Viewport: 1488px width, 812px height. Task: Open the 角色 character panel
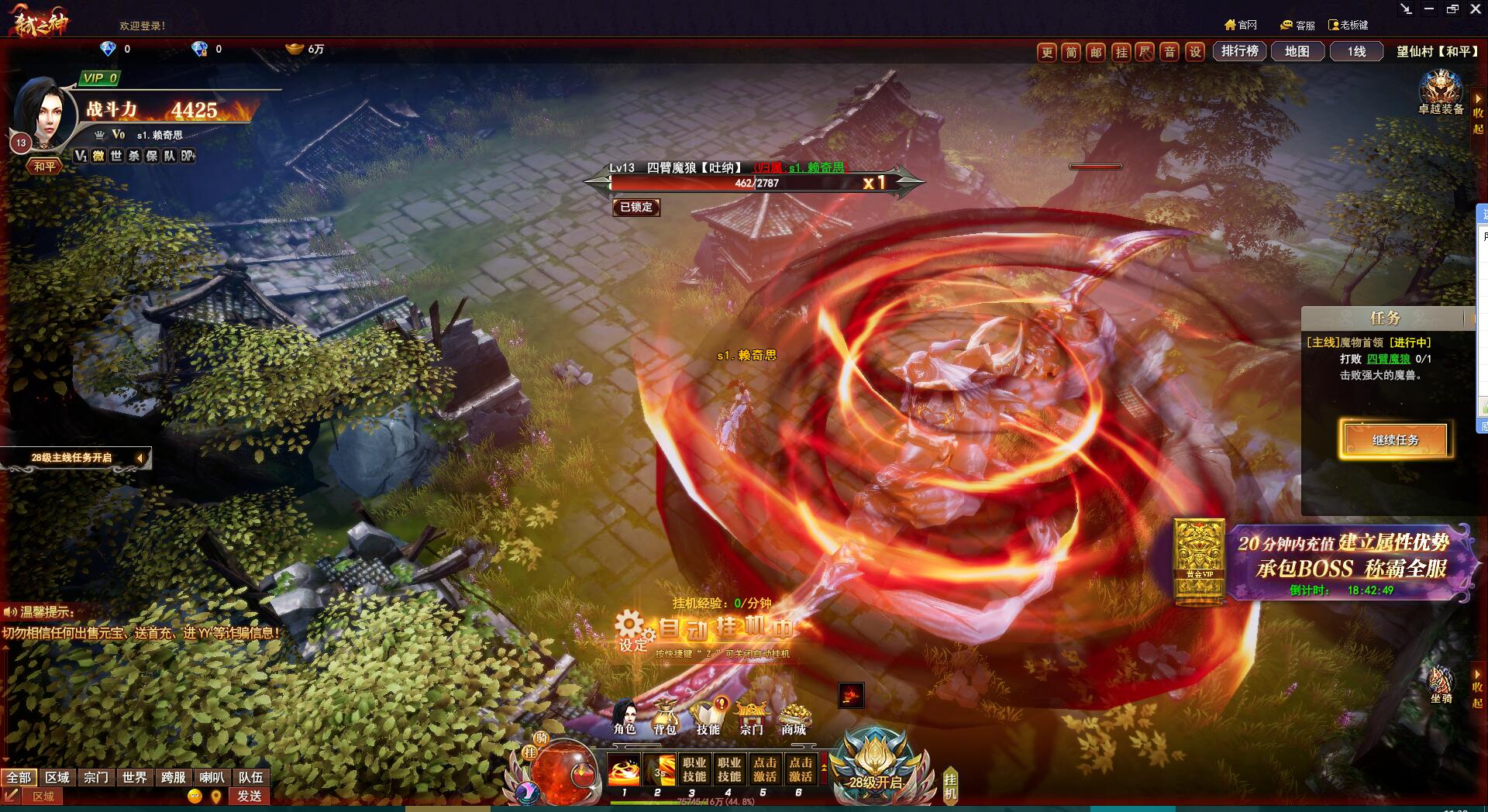pyautogui.click(x=625, y=717)
